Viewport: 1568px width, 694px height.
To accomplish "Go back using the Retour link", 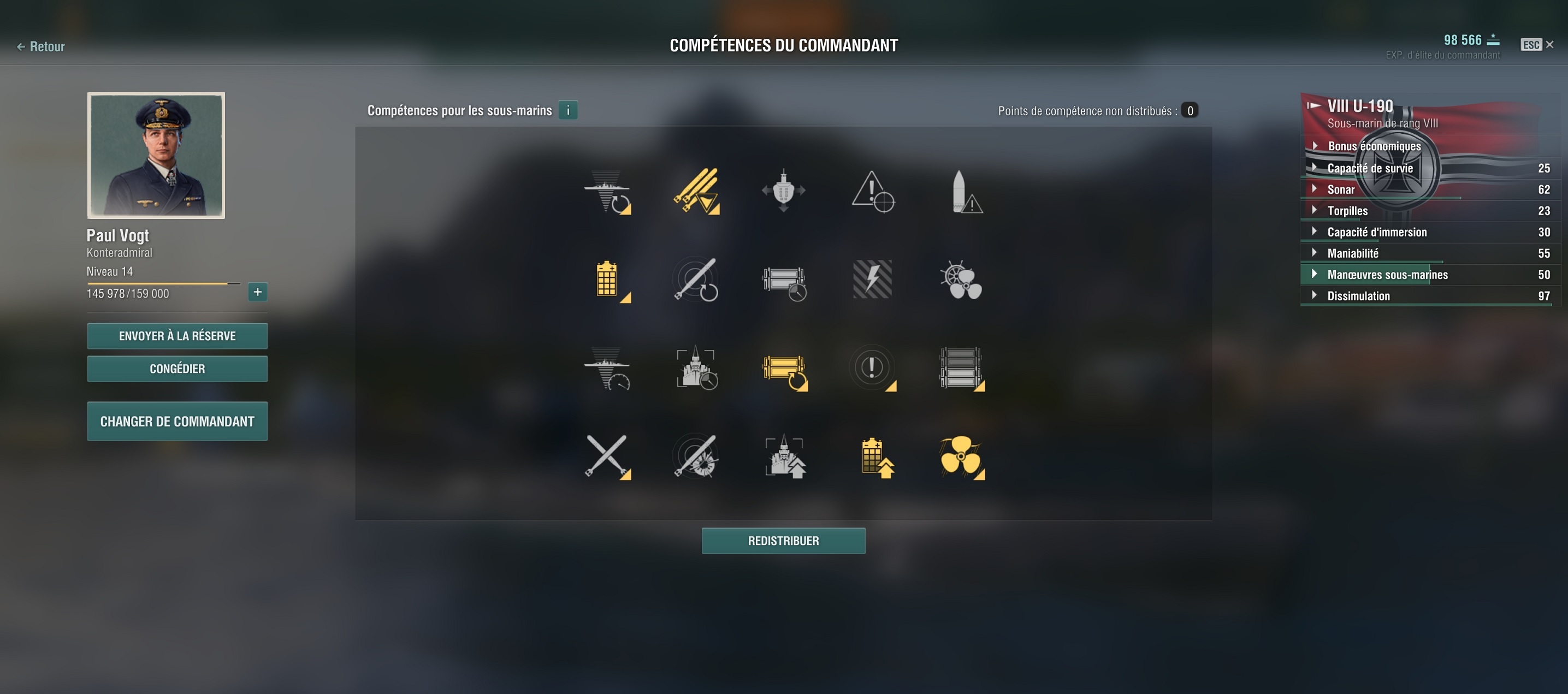I will (x=41, y=47).
